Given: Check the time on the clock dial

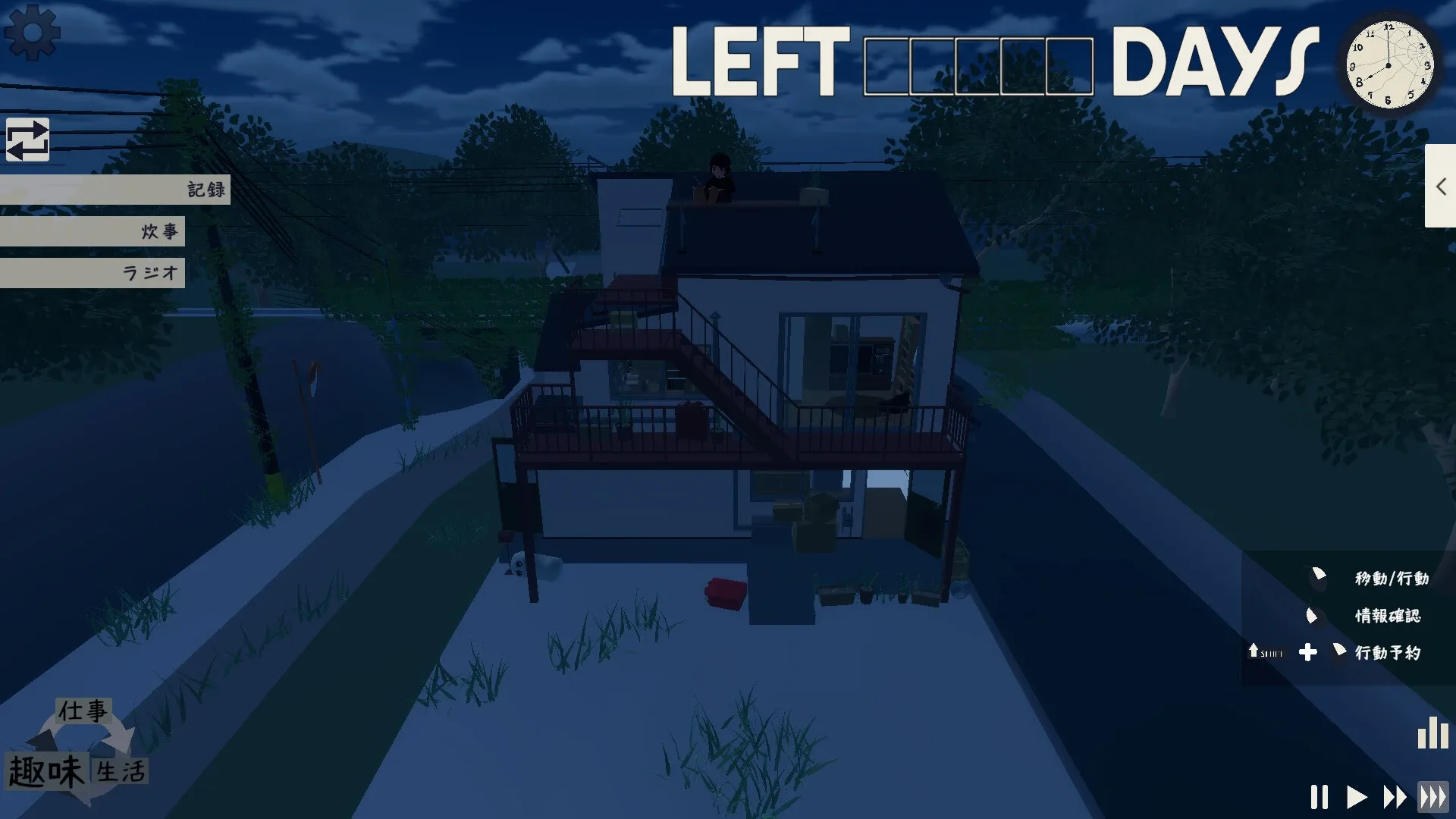Looking at the screenshot, I should pyautogui.click(x=1390, y=65).
